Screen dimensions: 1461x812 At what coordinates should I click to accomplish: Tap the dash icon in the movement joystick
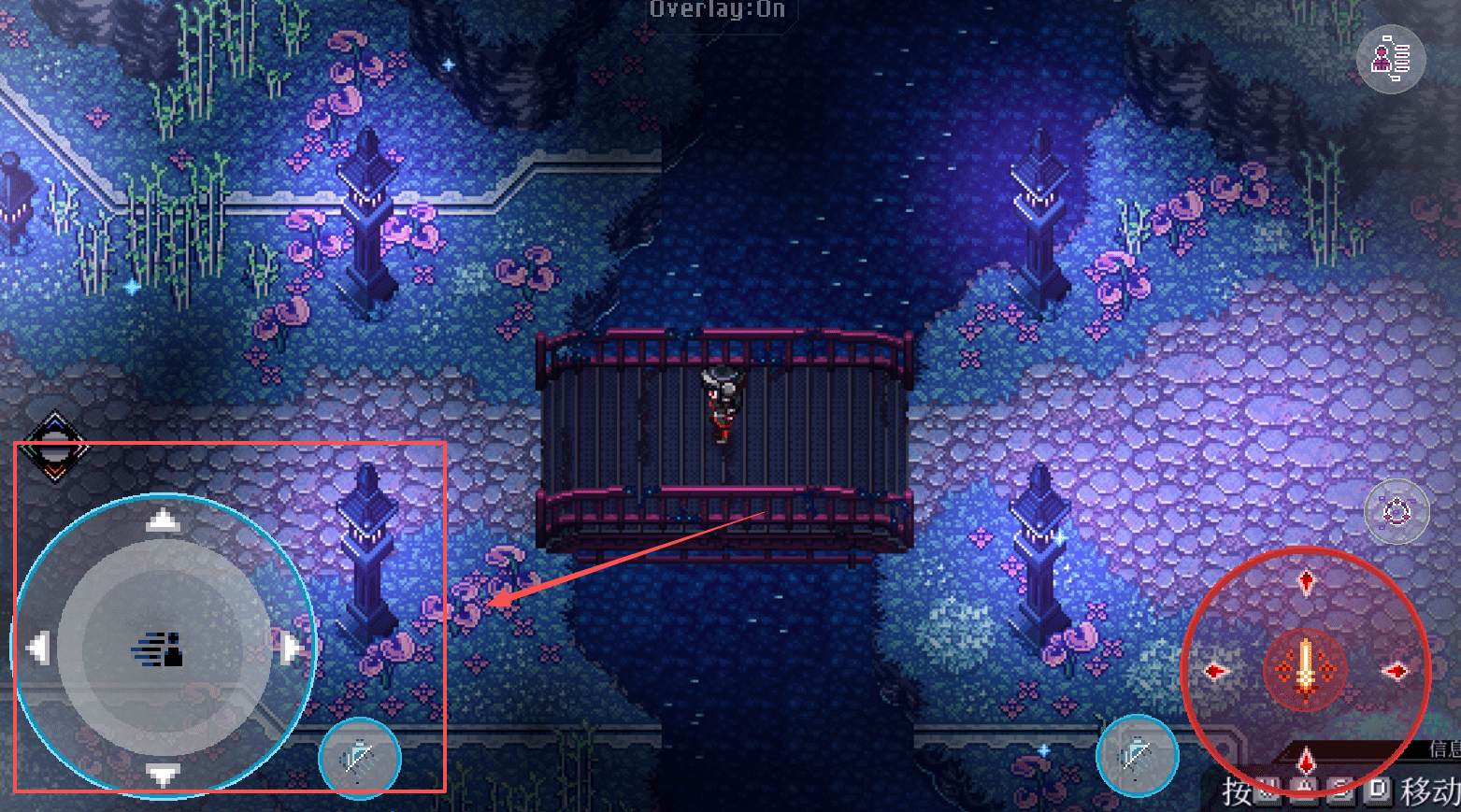pyautogui.click(x=159, y=648)
